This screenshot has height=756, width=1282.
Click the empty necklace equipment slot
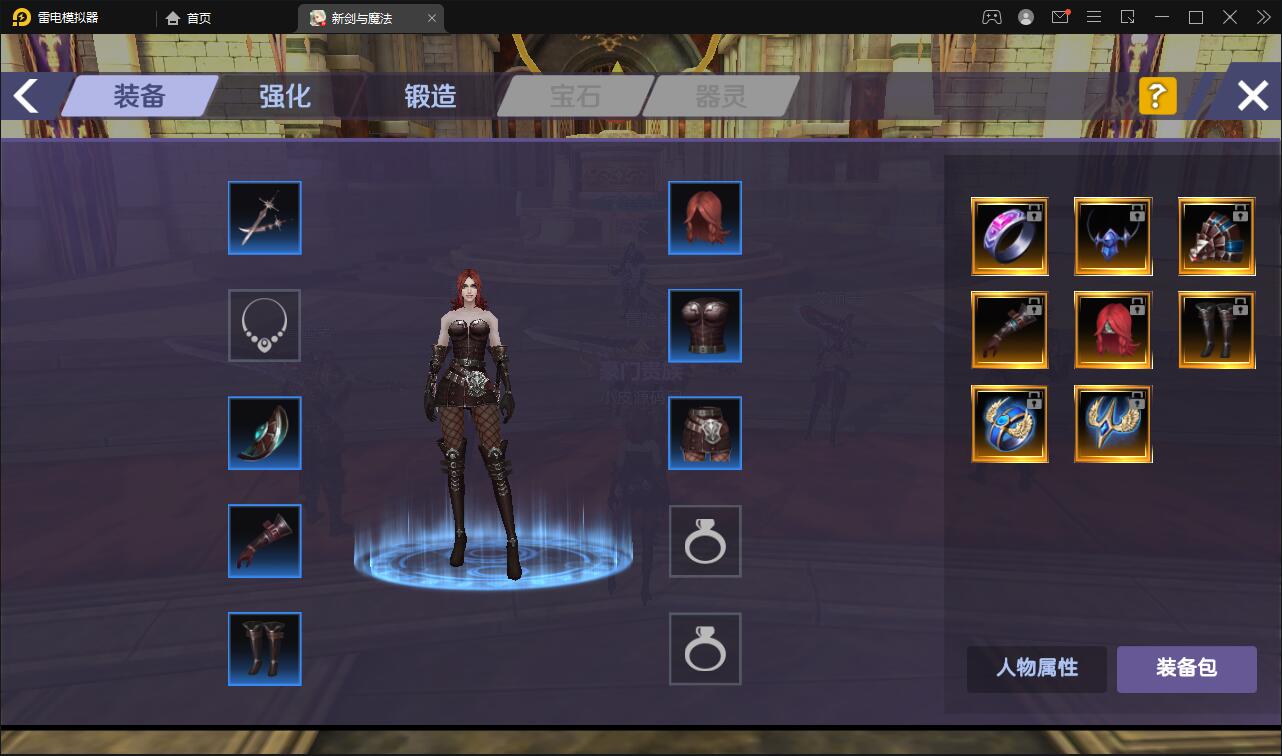click(x=264, y=325)
